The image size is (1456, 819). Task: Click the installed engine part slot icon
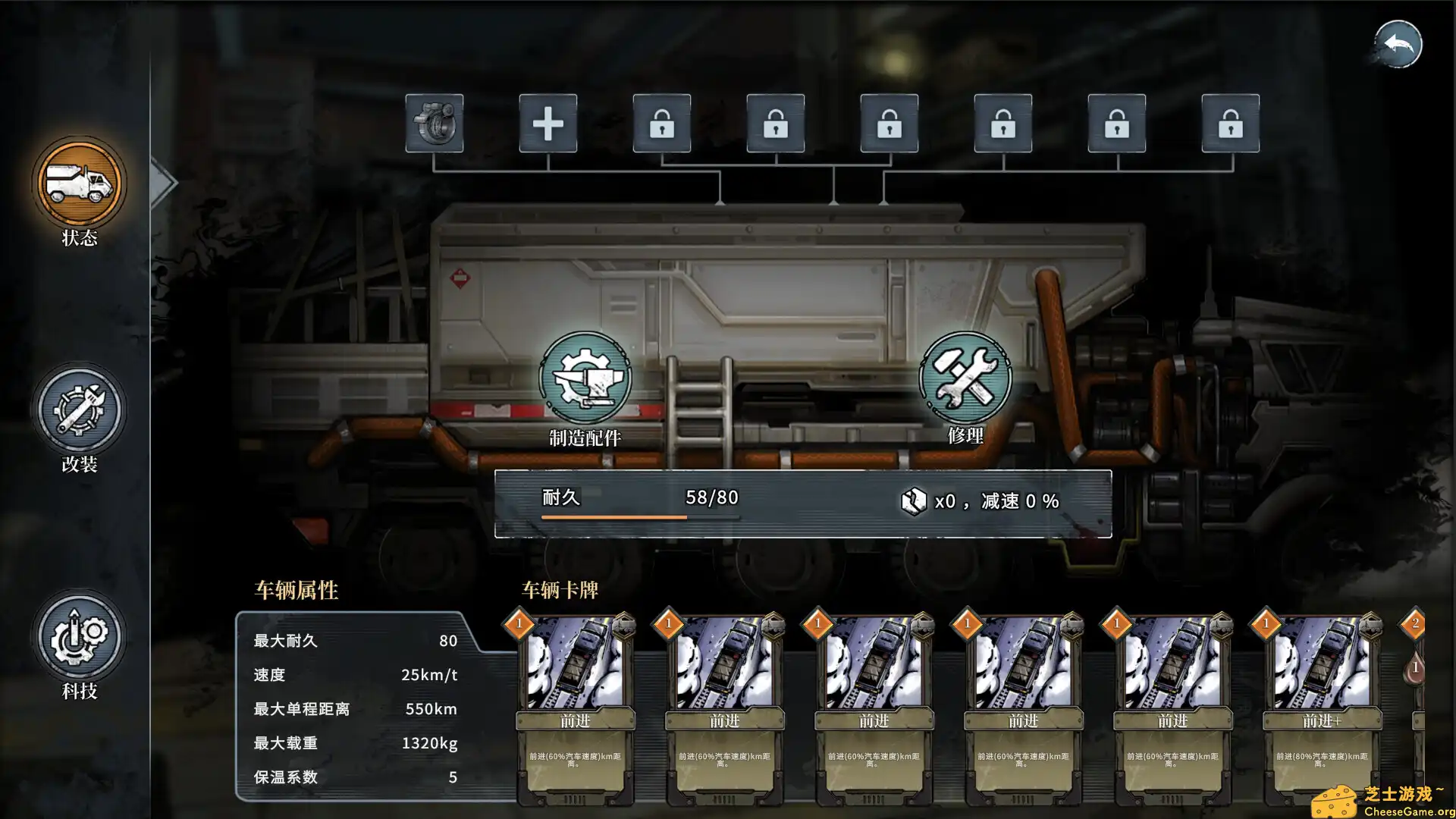(435, 125)
